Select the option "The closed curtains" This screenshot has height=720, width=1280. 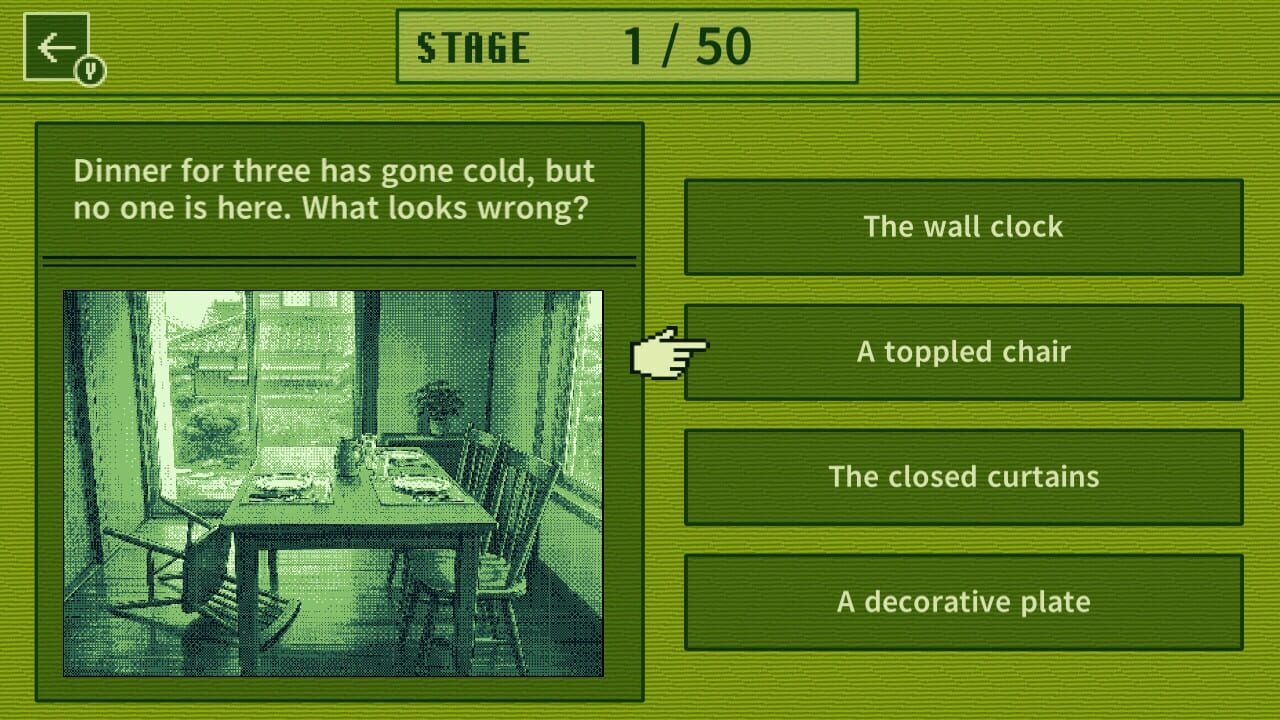(963, 477)
